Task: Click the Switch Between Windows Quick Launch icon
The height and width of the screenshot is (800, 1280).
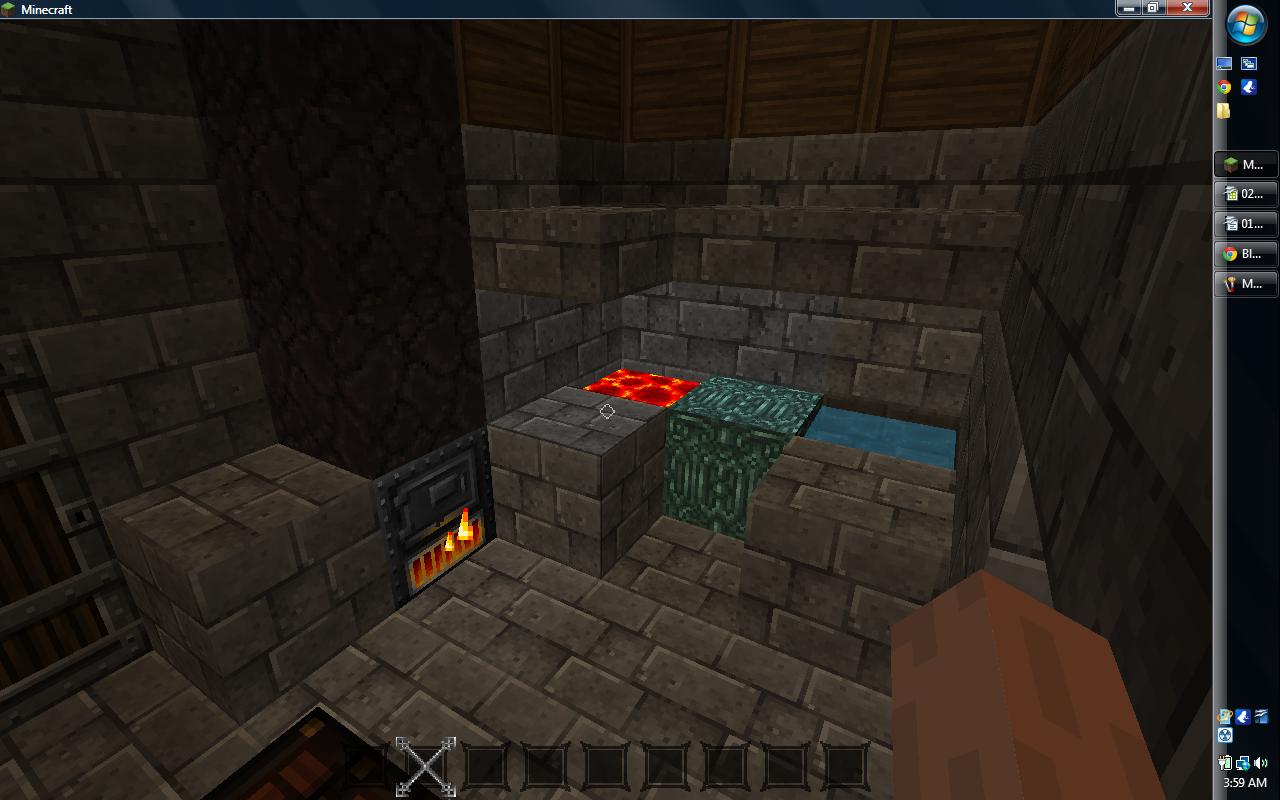Action: [x=1249, y=63]
